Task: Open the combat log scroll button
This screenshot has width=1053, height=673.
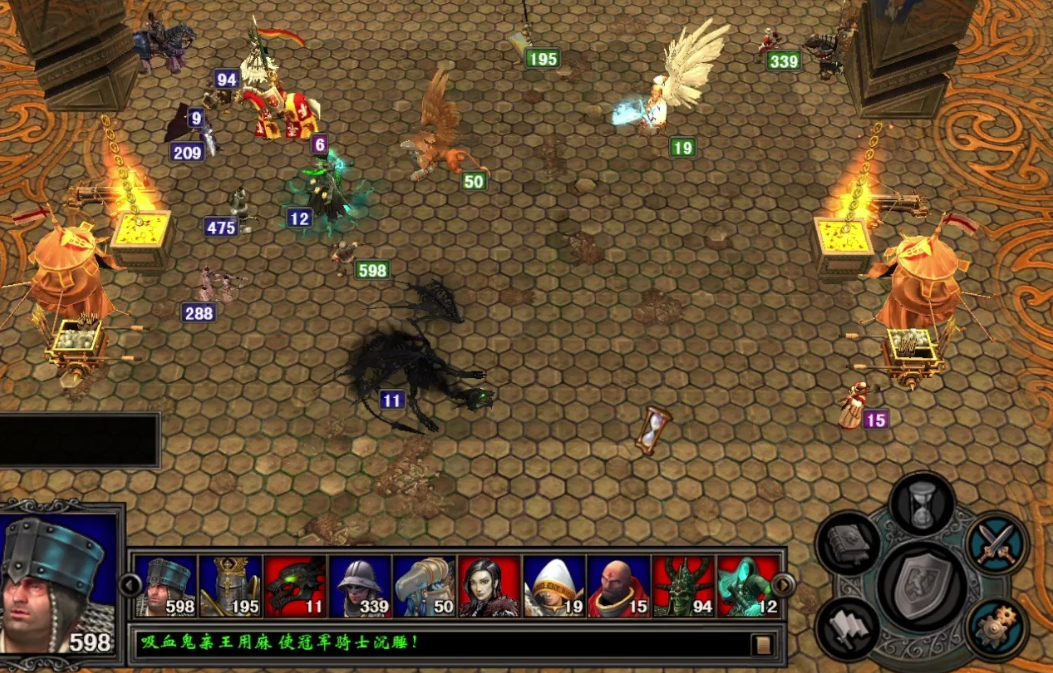Action: pyautogui.click(x=763, y=645)
